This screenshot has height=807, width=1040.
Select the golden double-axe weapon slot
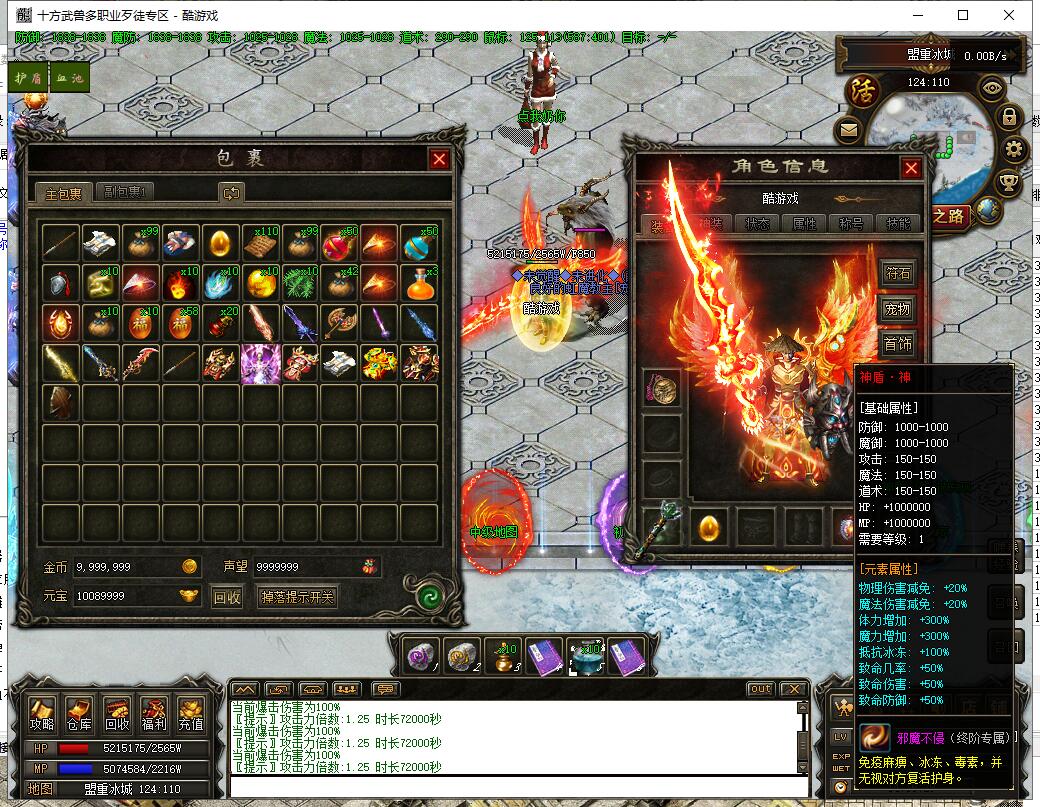click(x=340, y=323)
